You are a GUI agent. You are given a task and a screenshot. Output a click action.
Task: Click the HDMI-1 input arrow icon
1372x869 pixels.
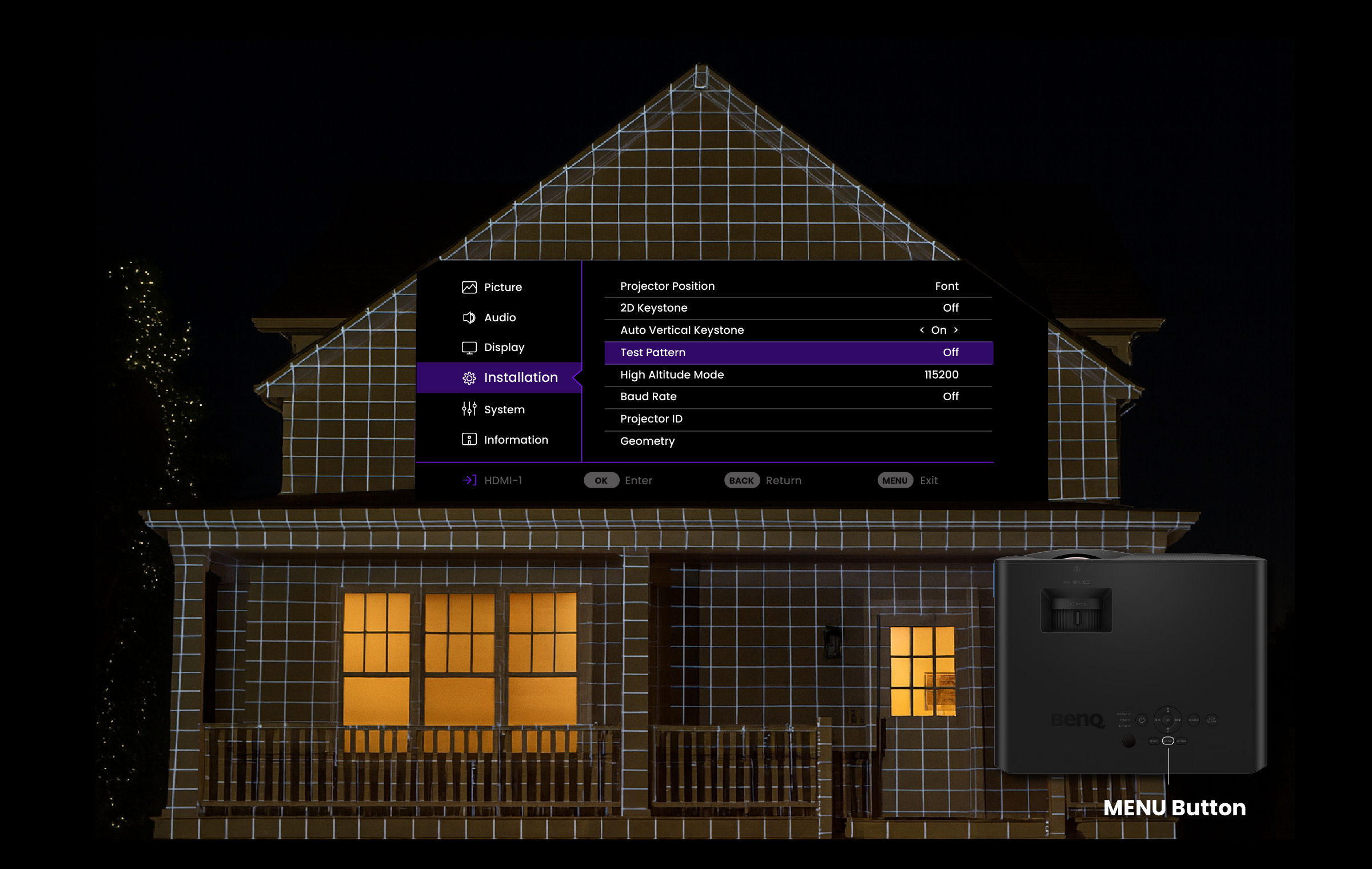(x=469, y=480)
